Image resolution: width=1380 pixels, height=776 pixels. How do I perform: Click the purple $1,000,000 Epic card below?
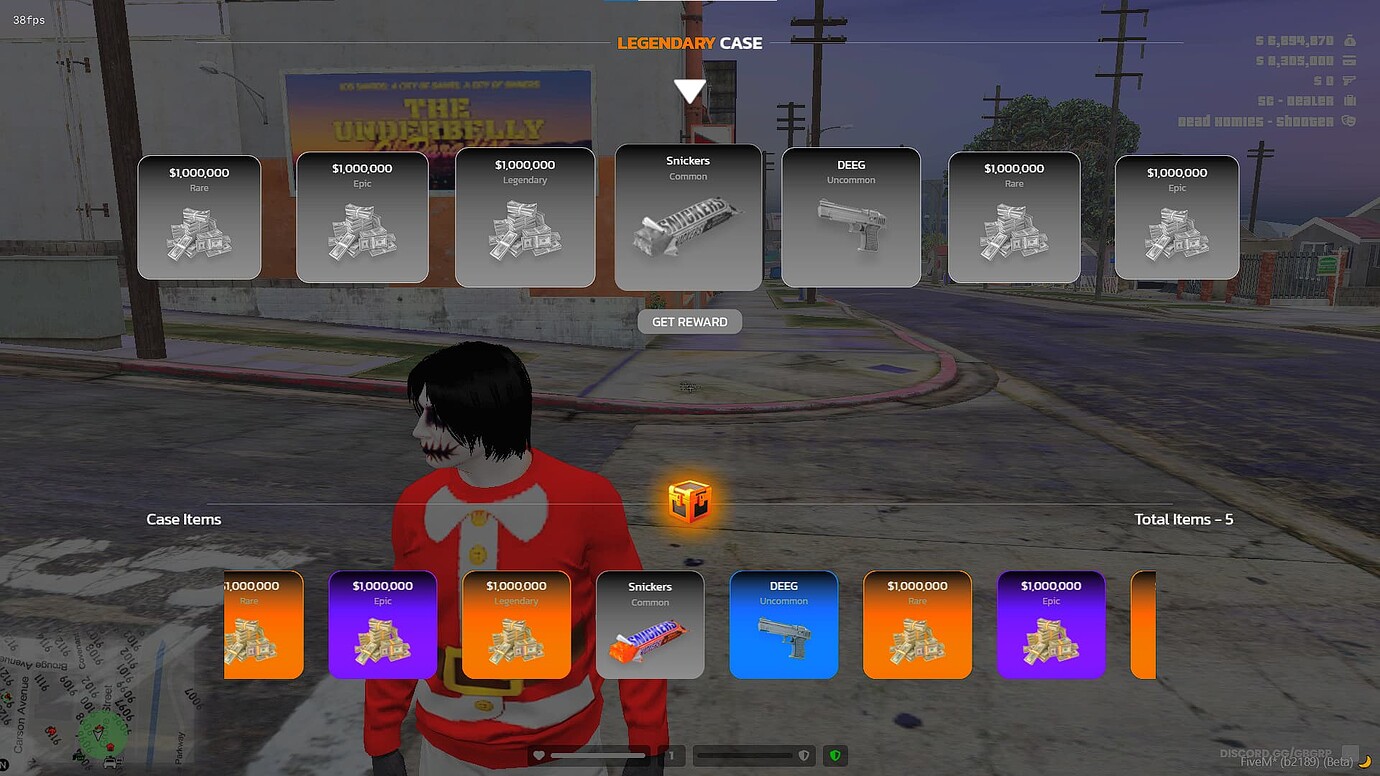pos(1051,623)
